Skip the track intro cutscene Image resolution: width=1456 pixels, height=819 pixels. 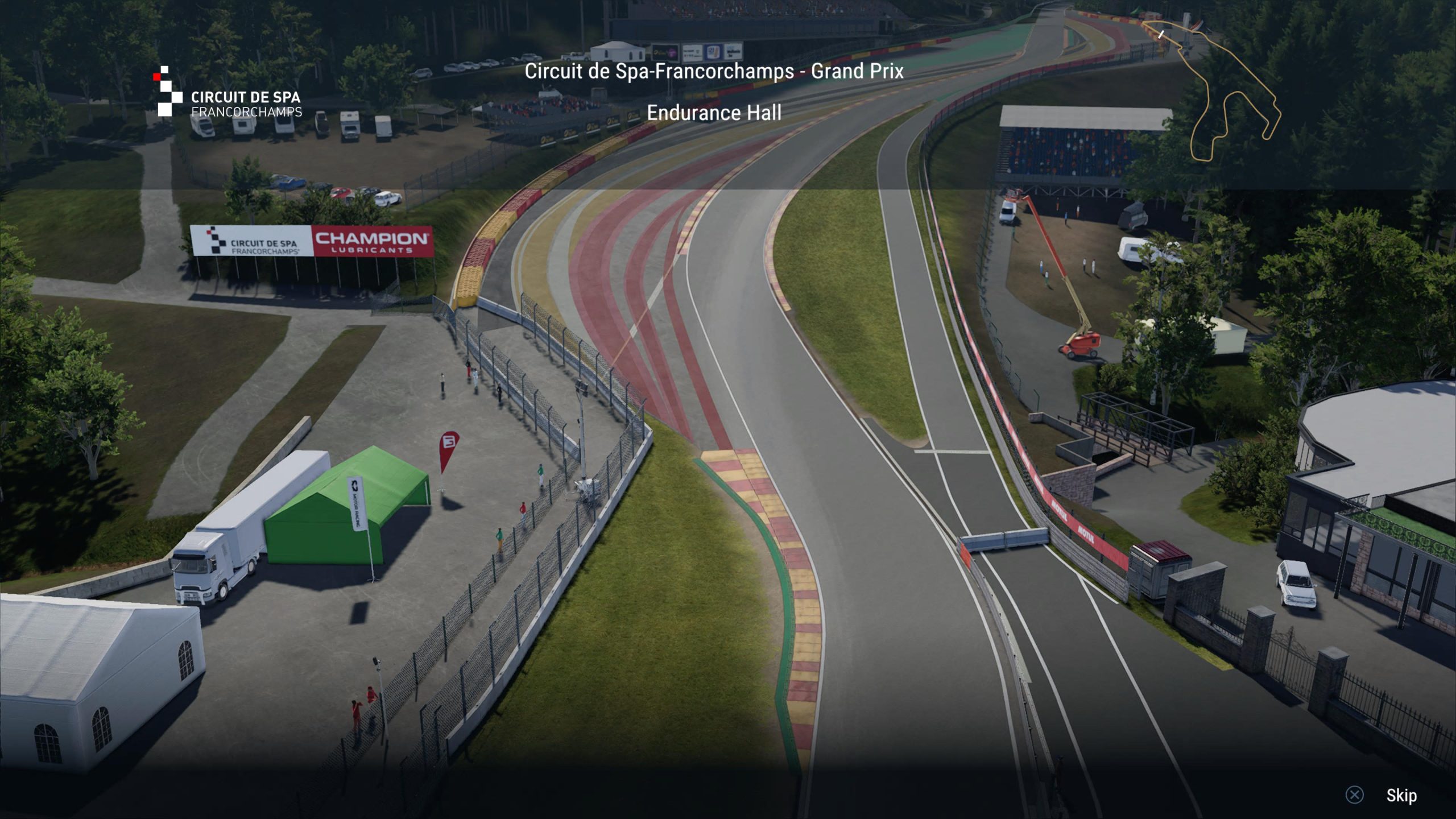pos(1400,795)
